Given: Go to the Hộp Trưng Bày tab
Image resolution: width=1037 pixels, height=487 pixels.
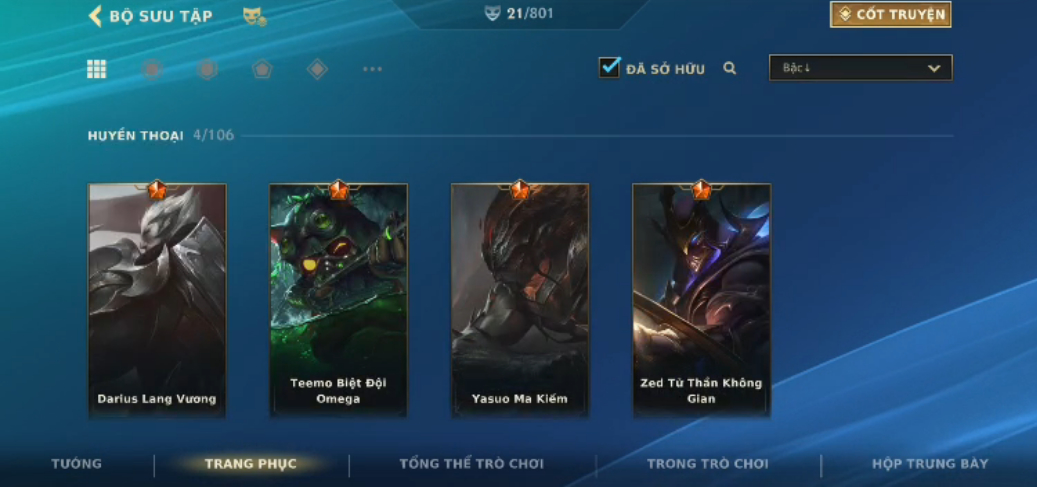Looking at the screenshot, I should coord(930,464).
